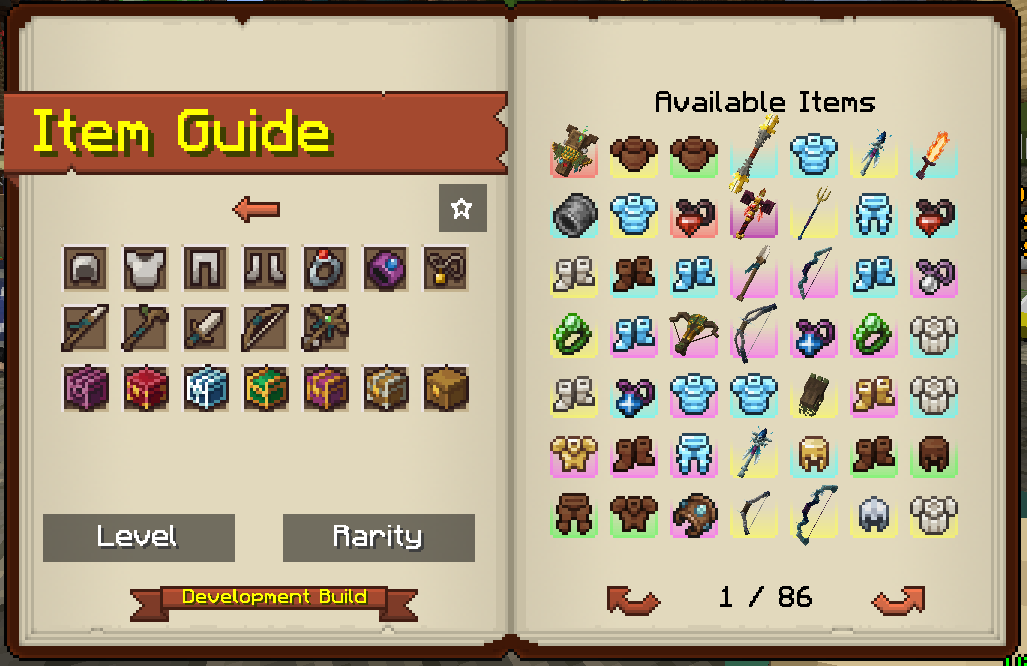This screenshot has width=1027, height=666.
Task: Choose the flaming sword item
Action: pyautogui.click(x=934, y=154)
